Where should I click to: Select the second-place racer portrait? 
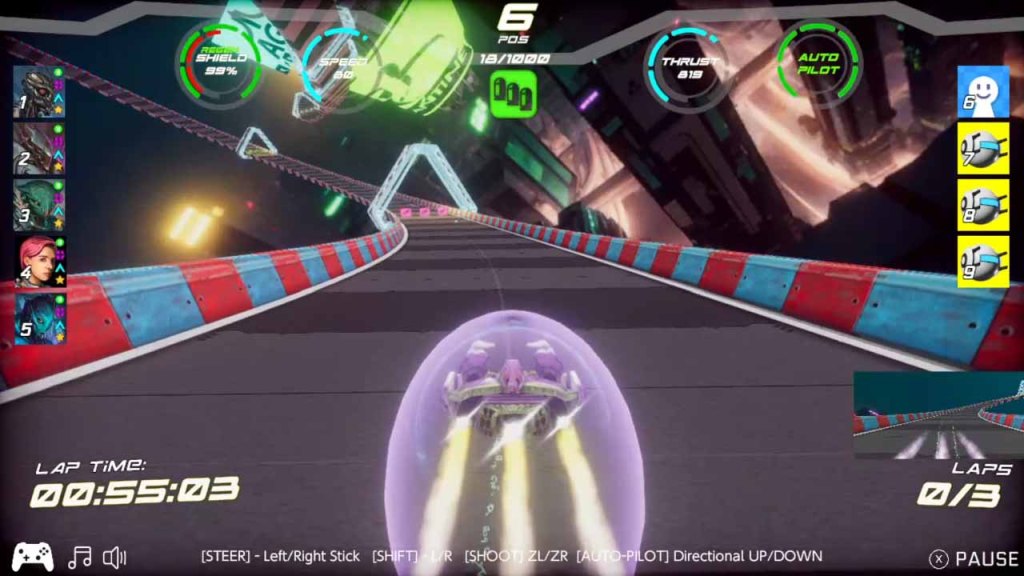tap(40, 148)
